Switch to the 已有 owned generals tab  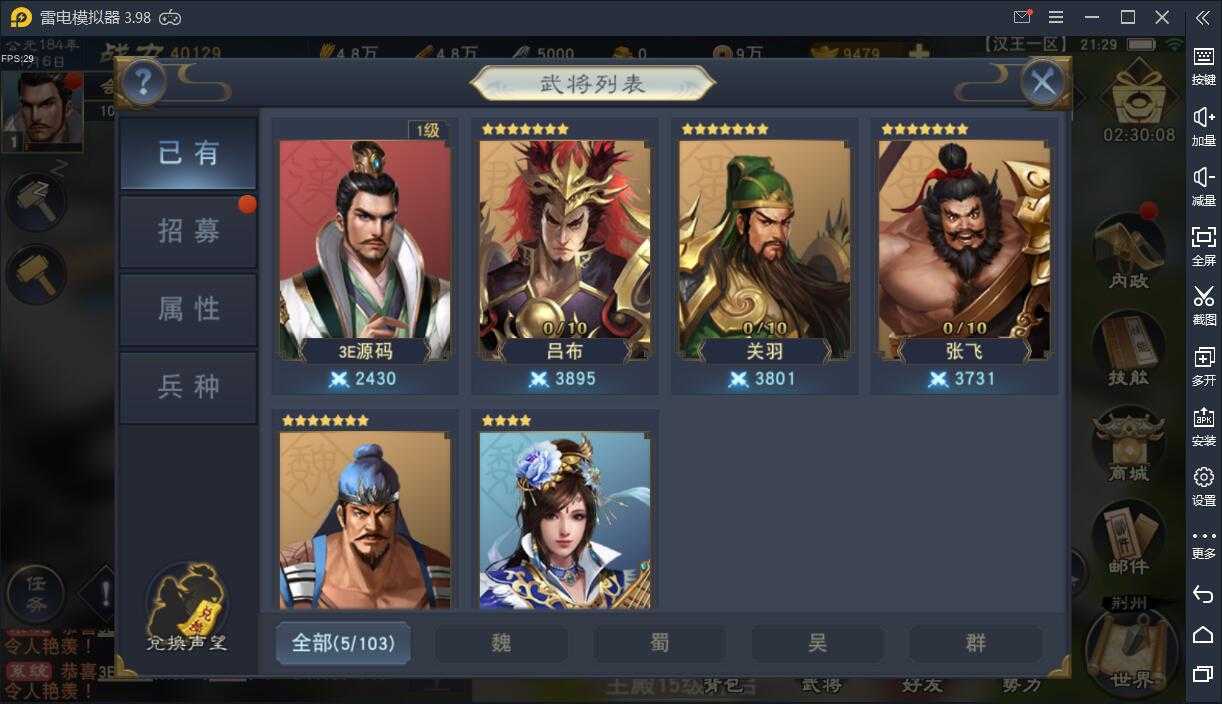(x=188, y=153)
